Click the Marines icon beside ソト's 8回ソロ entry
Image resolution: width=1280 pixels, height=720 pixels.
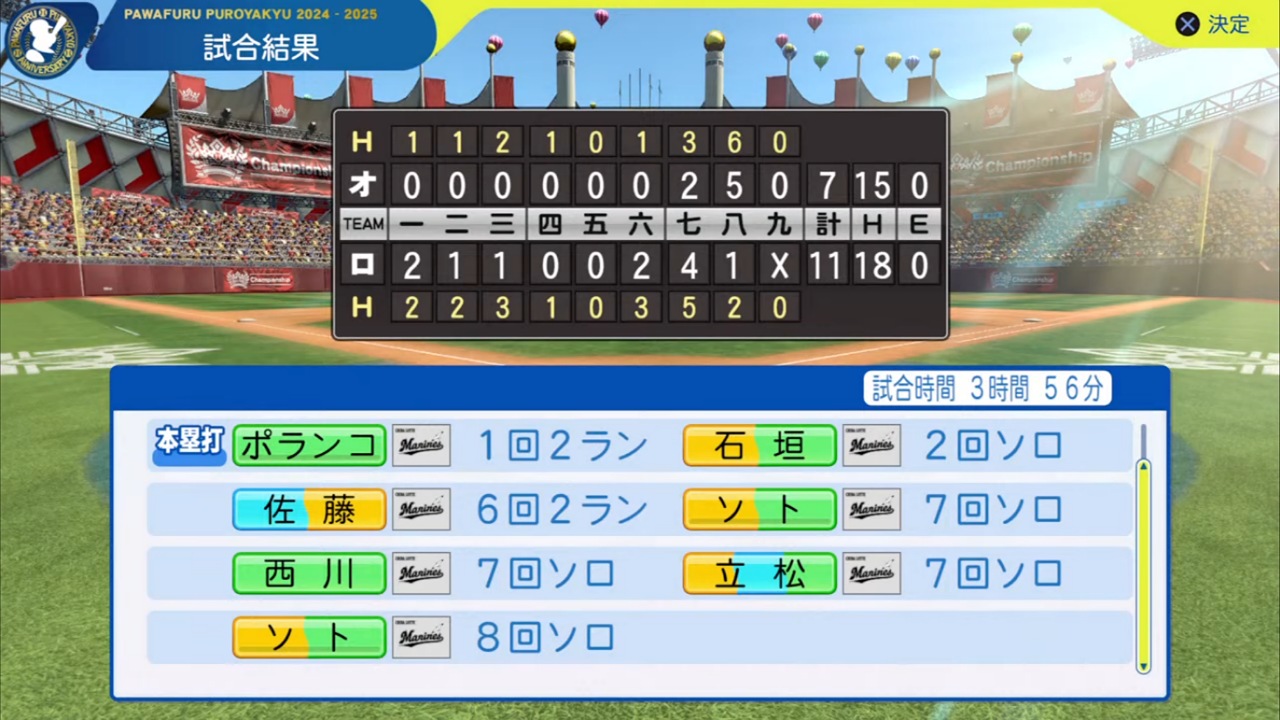coord(421,637)
